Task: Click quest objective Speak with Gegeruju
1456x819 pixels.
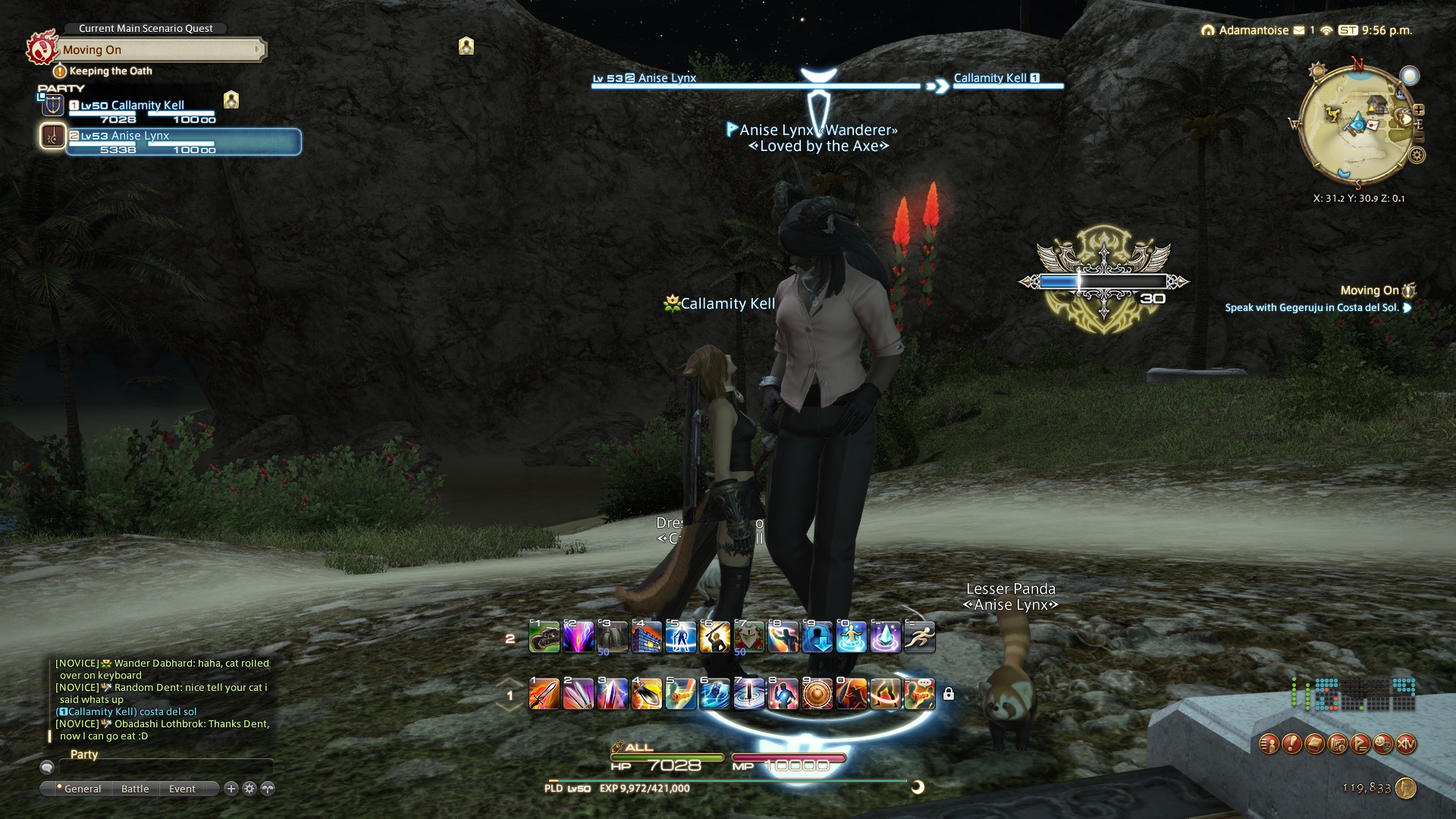Action: 1312,308
